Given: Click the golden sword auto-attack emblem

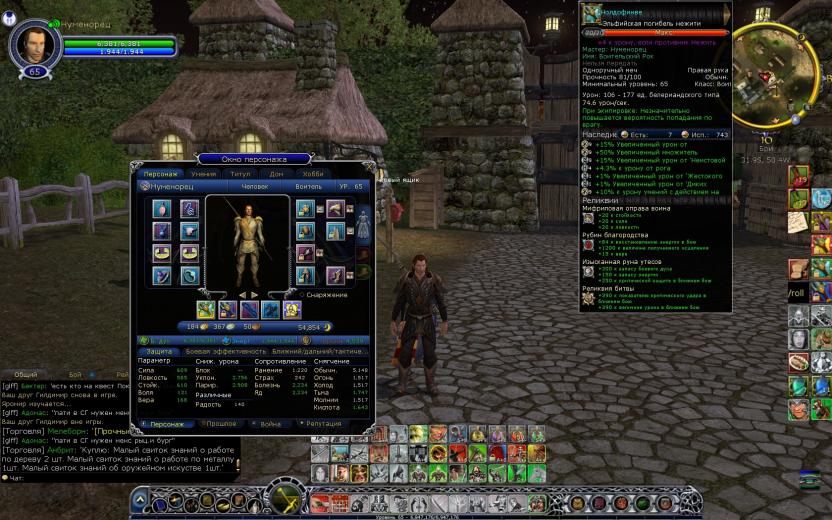Looking at the screenshot, I should 285,497.
